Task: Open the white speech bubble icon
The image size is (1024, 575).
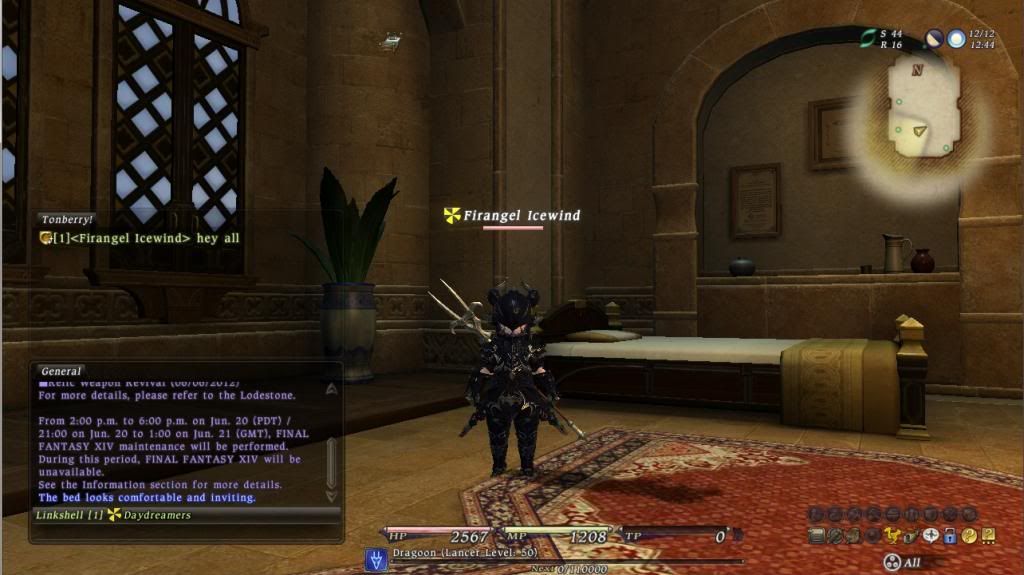Action: click(x=930, y=535)
